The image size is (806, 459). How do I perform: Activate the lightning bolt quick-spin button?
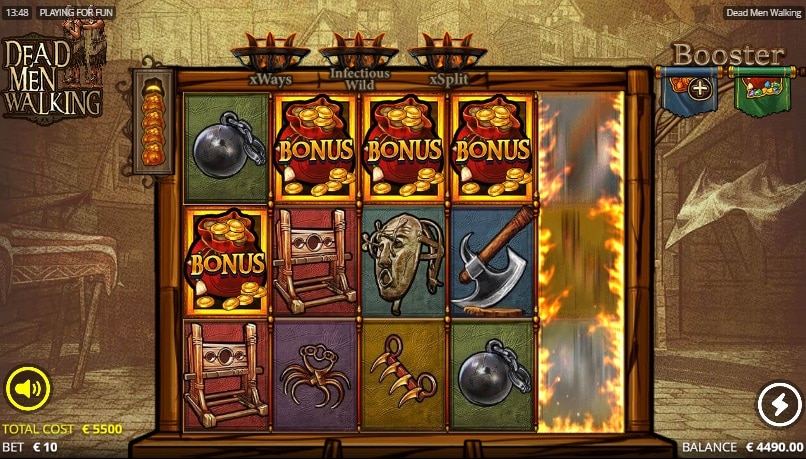(778, 404)
